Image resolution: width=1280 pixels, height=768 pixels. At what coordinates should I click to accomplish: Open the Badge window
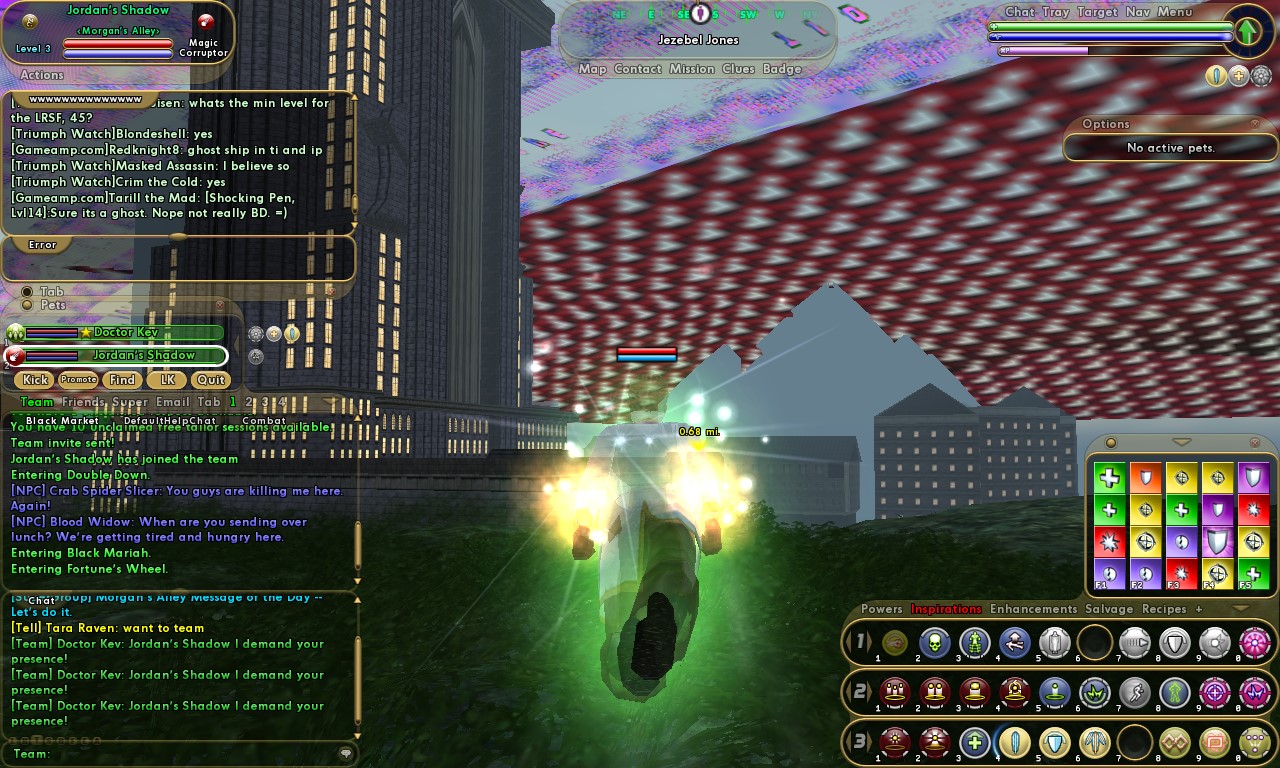point(782,69)
